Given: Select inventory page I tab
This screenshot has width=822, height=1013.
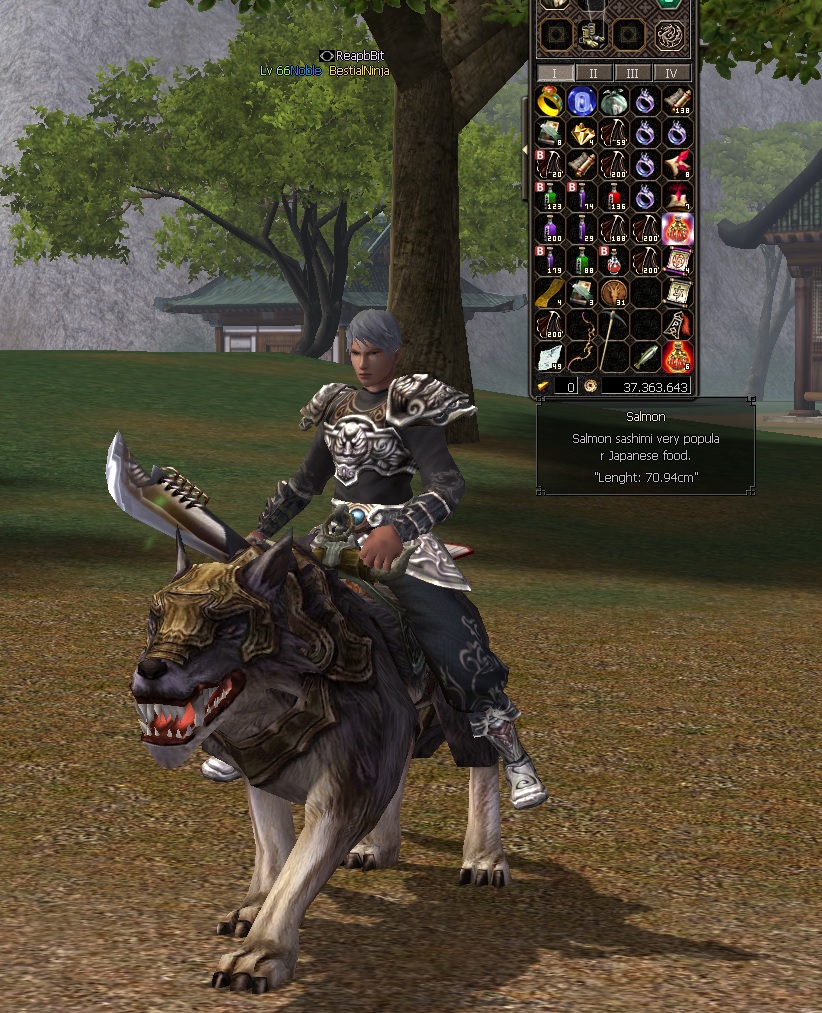Looking at the screenshot, I should tap(554, 73).
